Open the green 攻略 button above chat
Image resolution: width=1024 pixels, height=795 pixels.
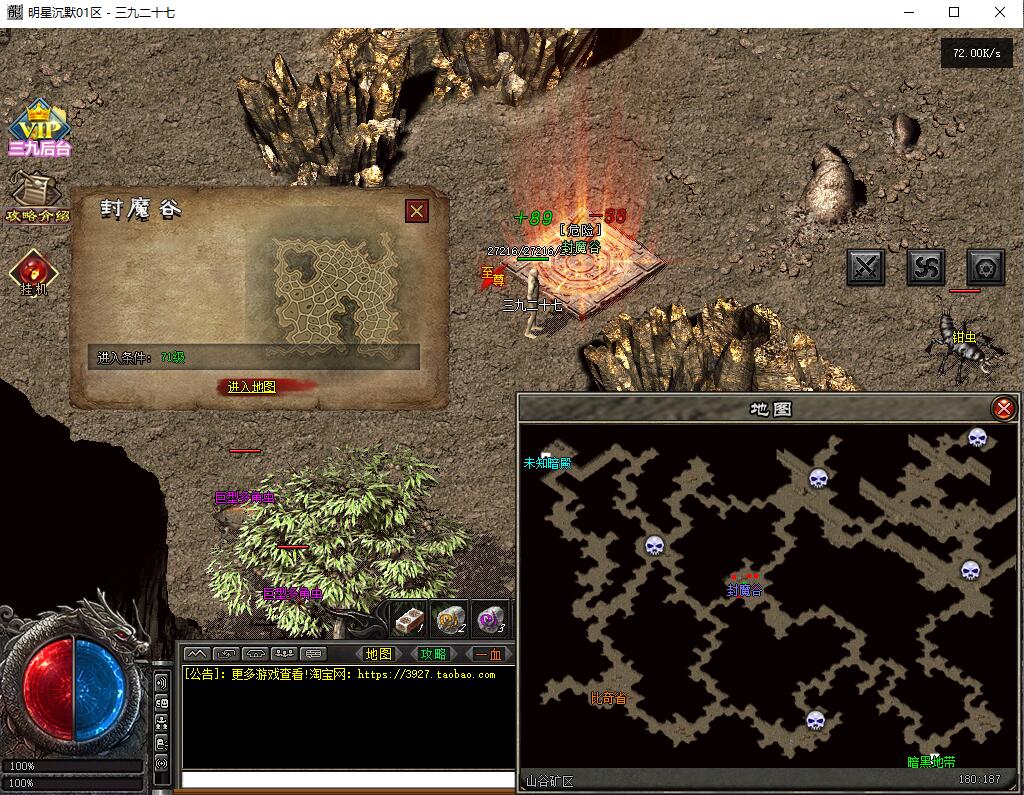[433, 654]
